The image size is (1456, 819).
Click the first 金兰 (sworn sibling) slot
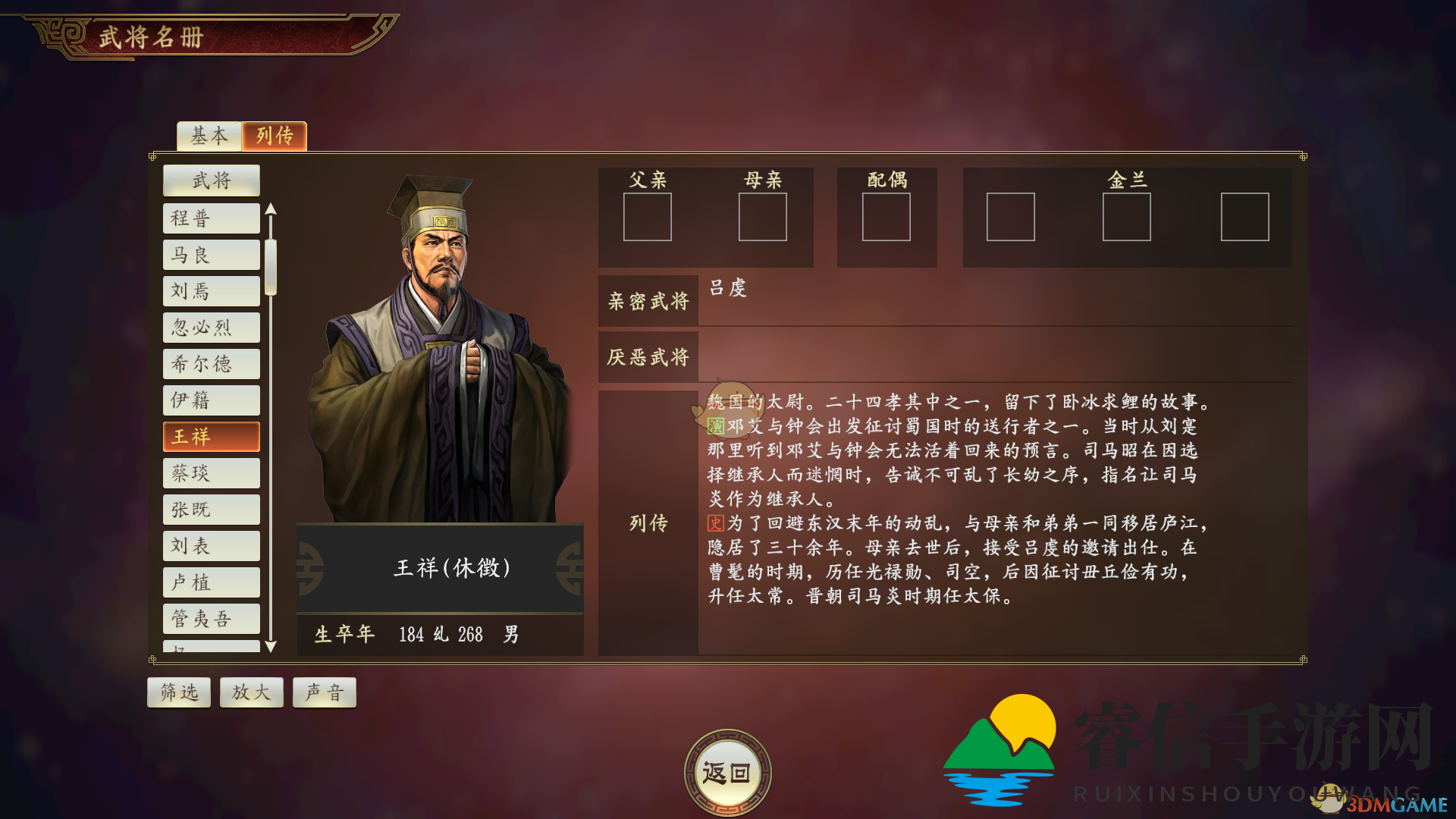pos(1010,218)
